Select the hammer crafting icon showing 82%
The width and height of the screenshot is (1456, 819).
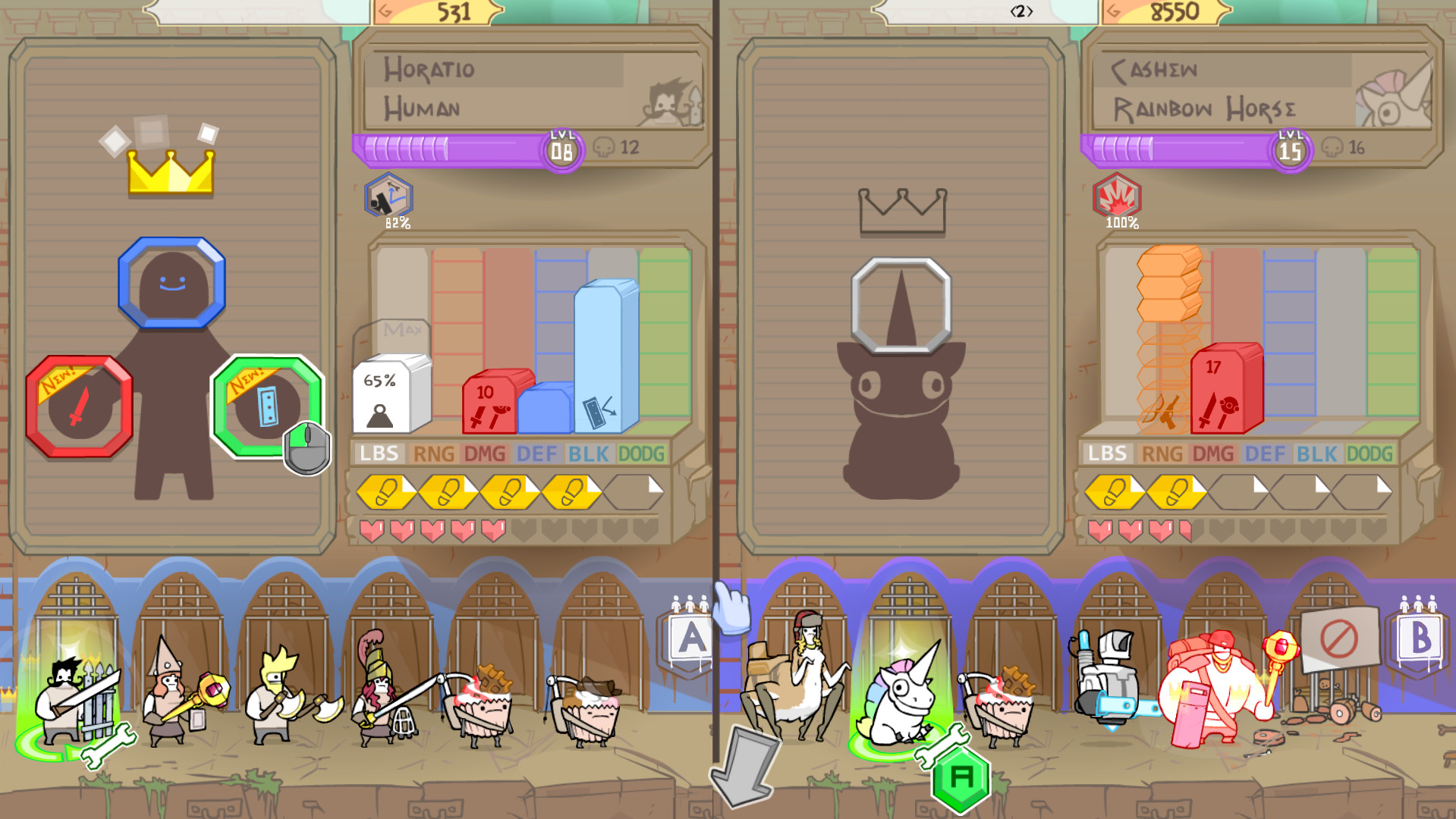[387, 199]
